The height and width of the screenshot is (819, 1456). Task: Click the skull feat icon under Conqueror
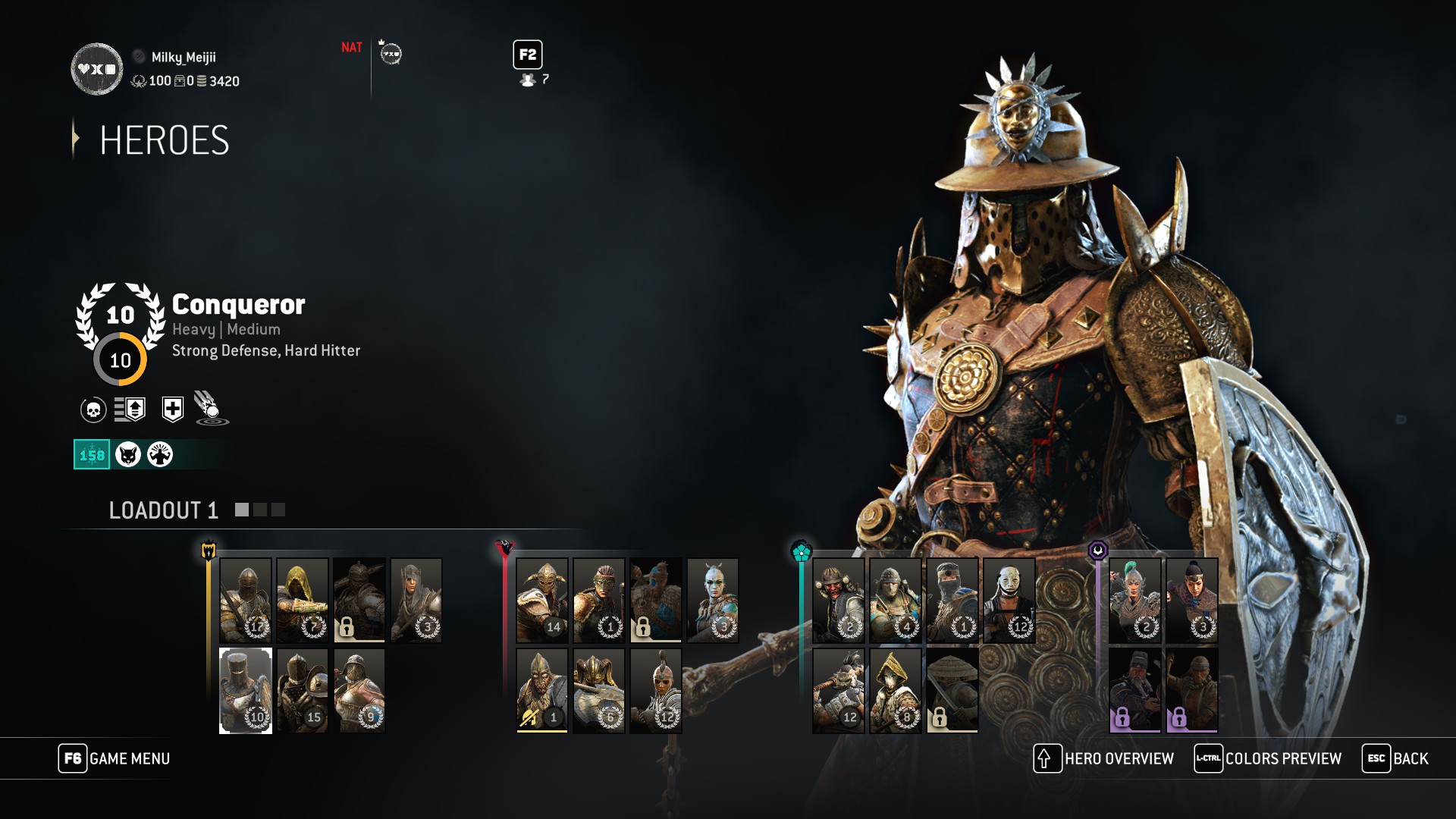[93, 409]
